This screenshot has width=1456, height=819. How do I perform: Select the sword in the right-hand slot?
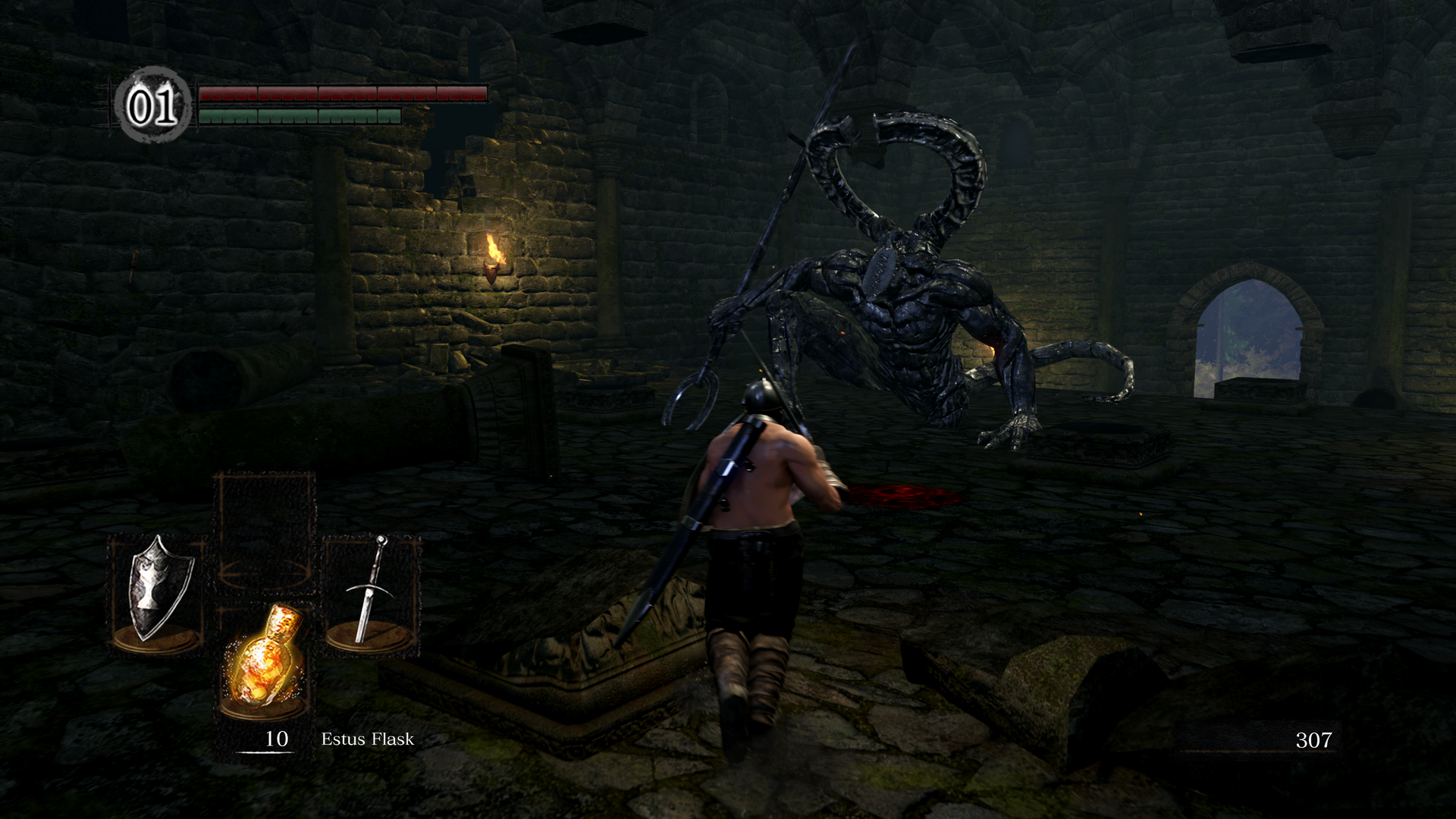[x=372, y=591]
